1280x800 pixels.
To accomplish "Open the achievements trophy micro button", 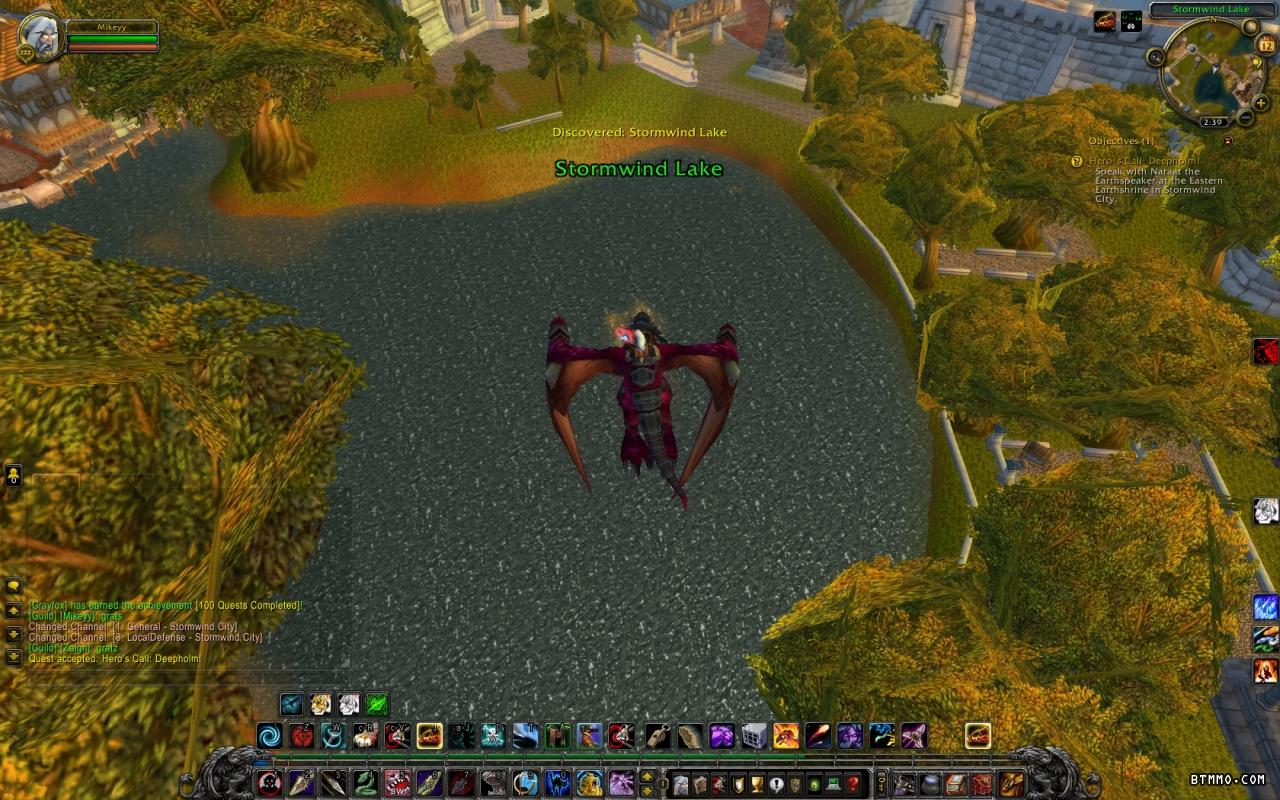I will (x=757, y=784).
